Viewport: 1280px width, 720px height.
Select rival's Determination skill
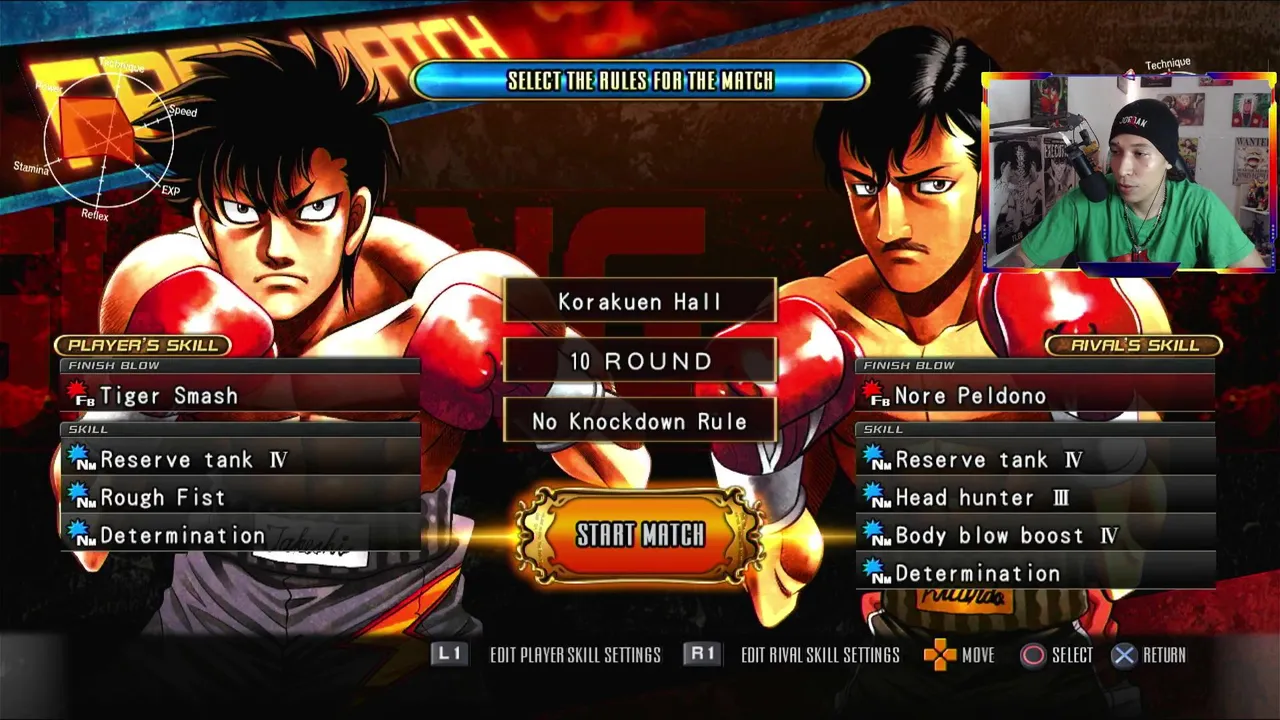click(1035, 574)
